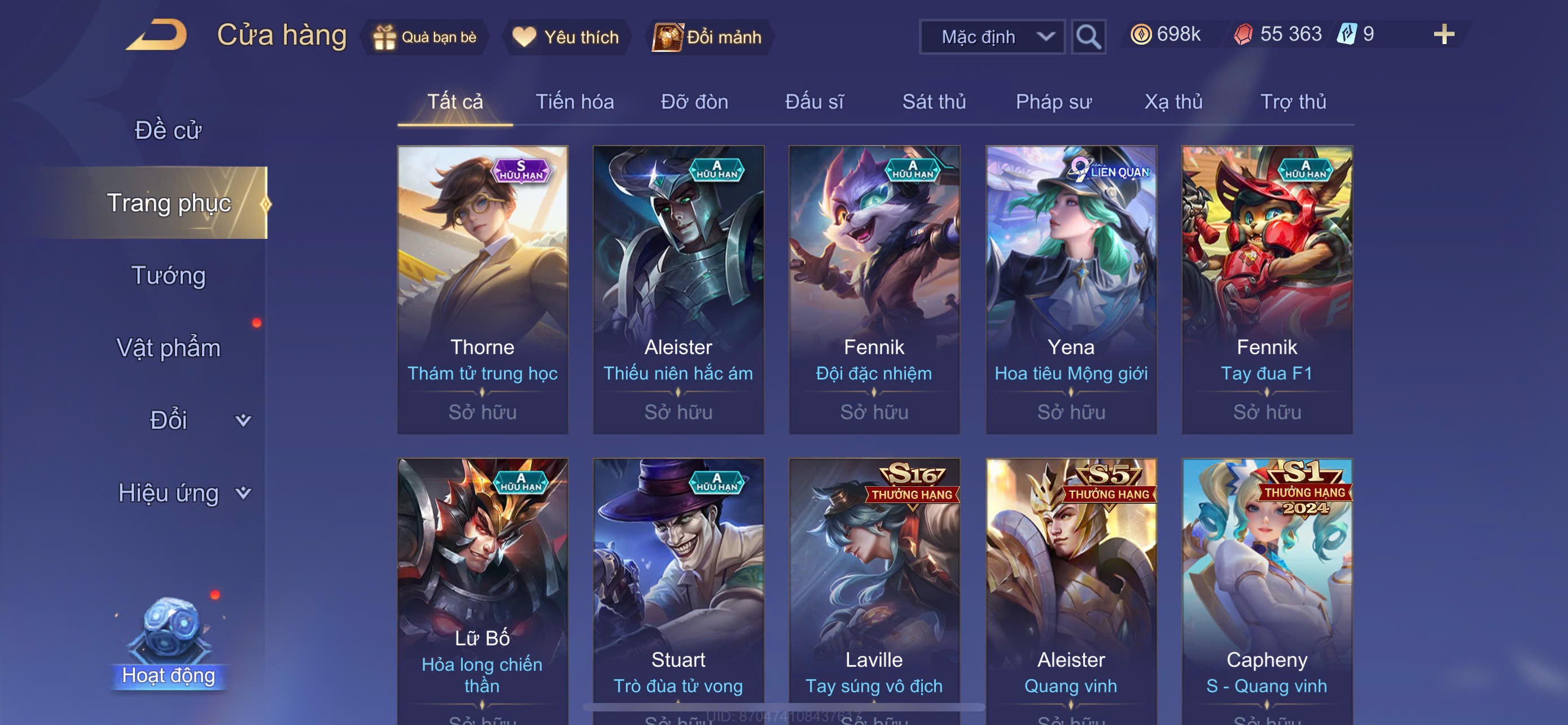Open the Quà bạn bè gift menu

[x=425, y=37]
